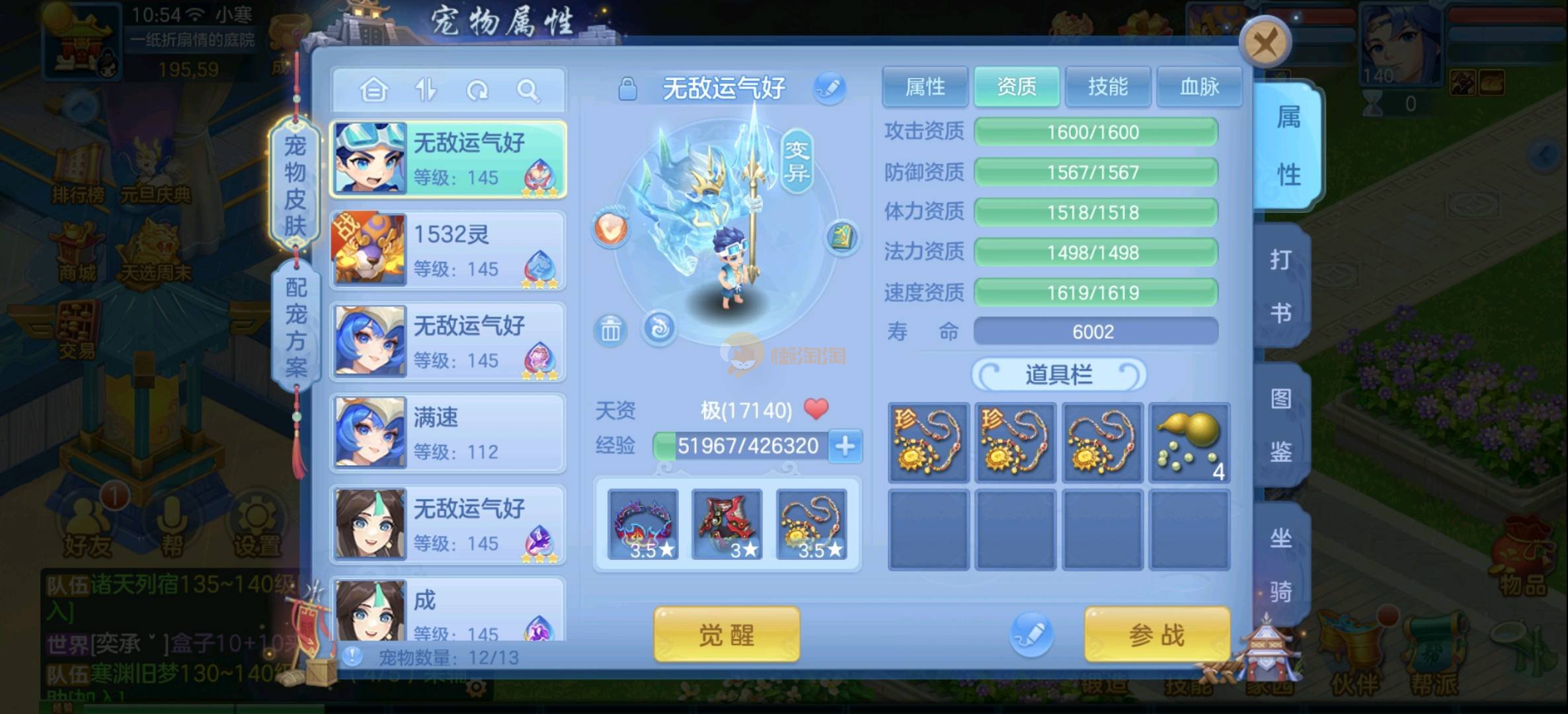This screenshot has width=1568, height=714.
Task: Send pet to battle with 参战
Action: (x=1157, y=635)
